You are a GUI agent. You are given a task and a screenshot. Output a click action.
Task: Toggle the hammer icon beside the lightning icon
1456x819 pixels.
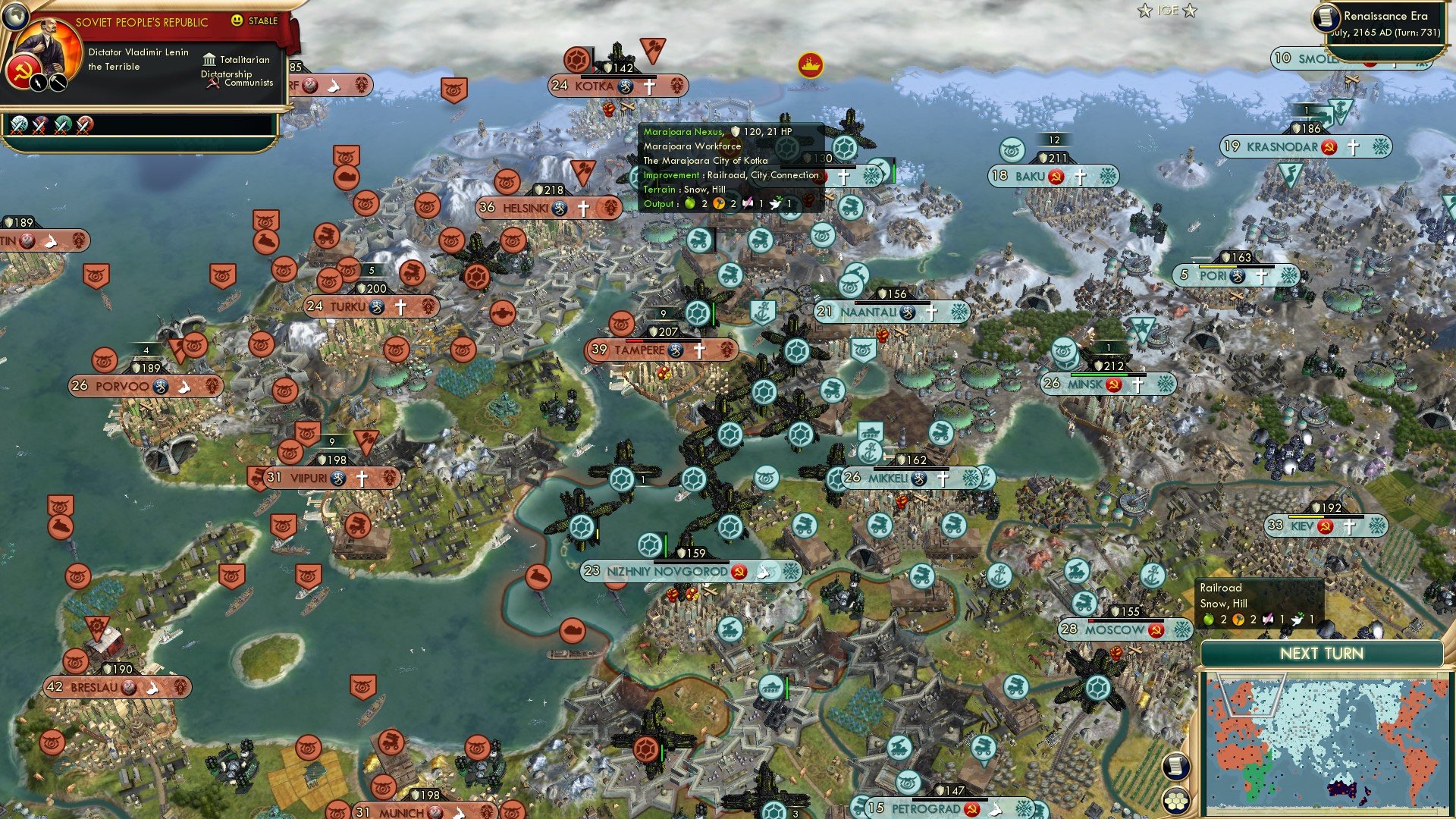pos(57,83)
